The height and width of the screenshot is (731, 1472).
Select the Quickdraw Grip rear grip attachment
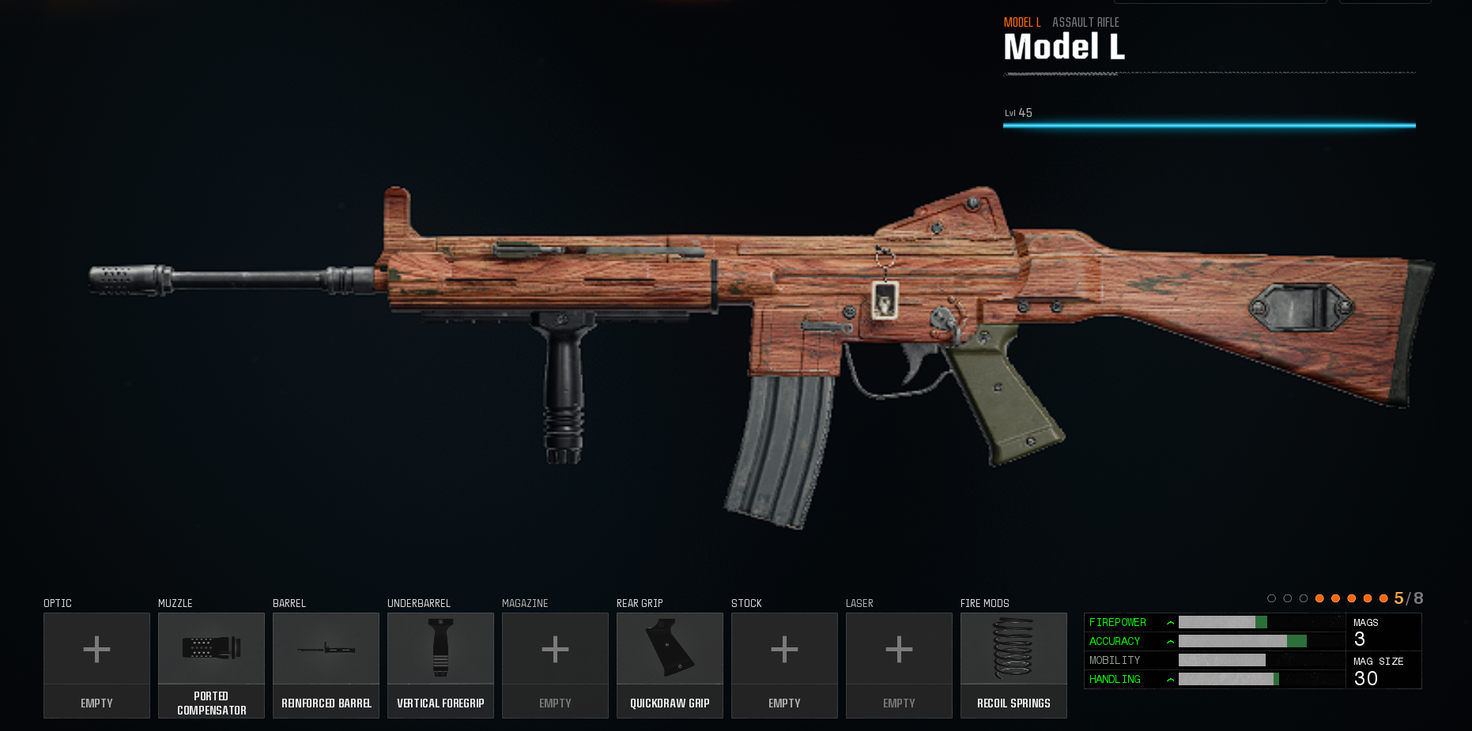pyautogui.click(x=669, y=650)
